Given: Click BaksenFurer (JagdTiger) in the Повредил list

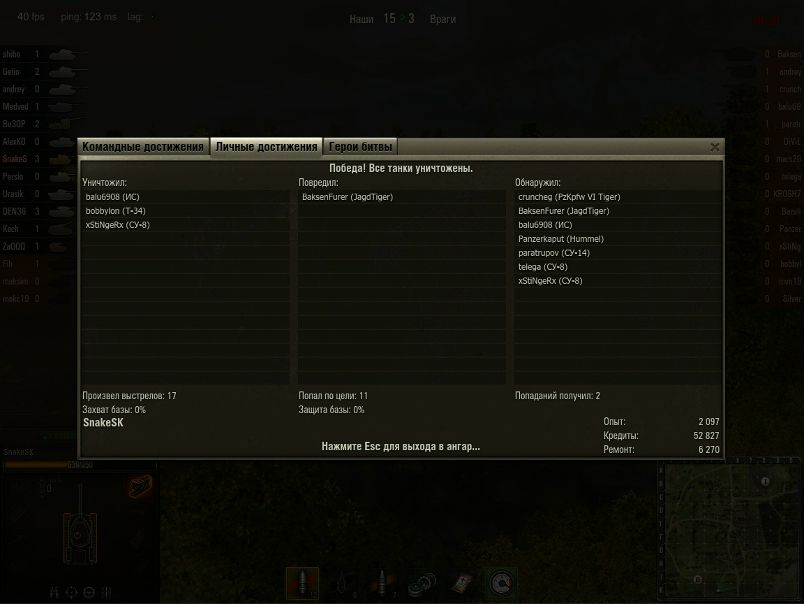Looking at the screenshot, I should [x=347, y=198].
